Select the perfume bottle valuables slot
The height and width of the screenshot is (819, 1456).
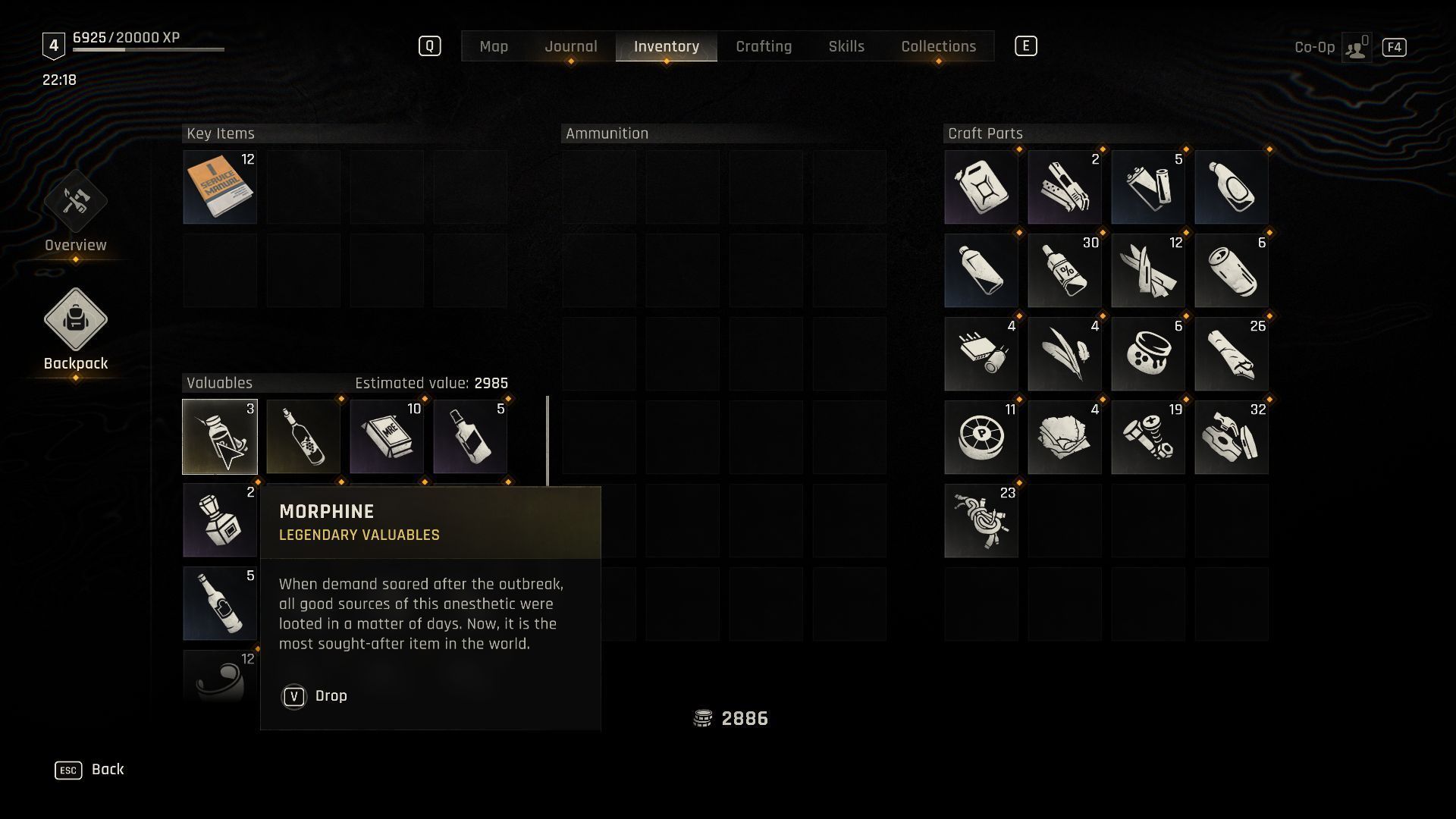coord(220,521)
